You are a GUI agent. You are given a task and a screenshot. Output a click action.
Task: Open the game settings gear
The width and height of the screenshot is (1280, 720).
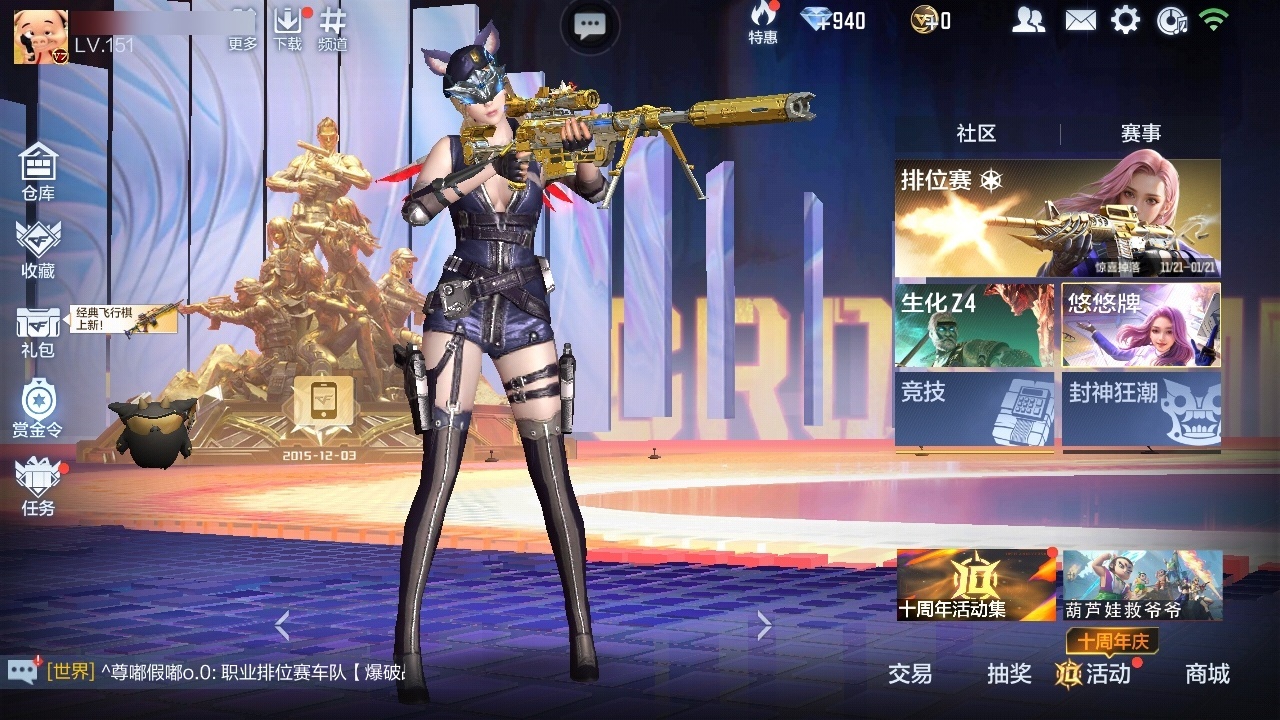point(1126,17)
